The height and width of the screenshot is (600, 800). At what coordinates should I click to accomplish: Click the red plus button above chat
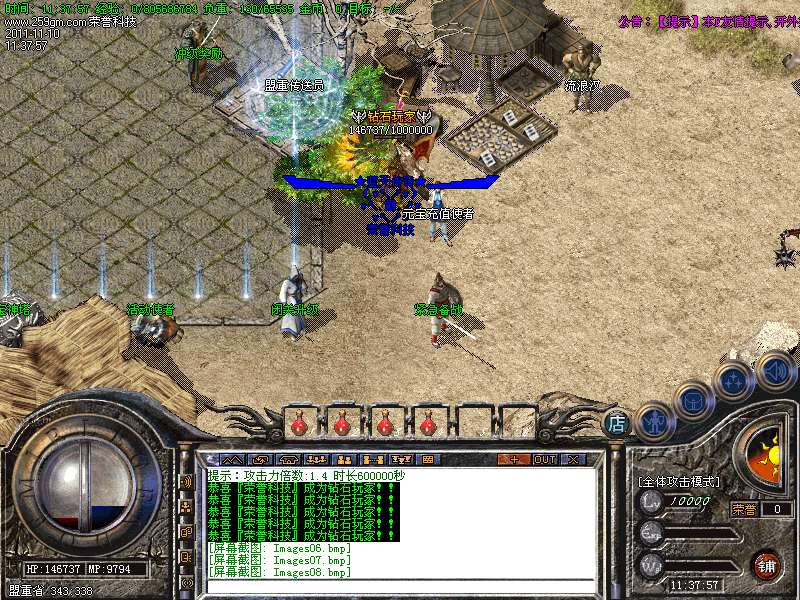[513, 459]
